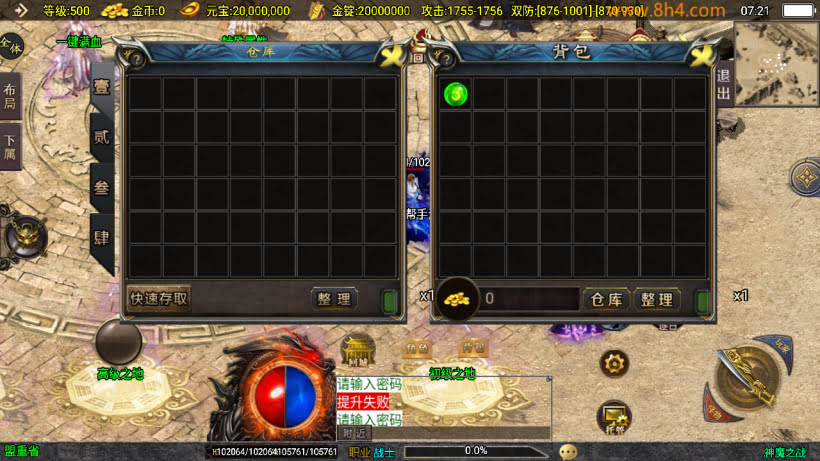Click the 仓库 button in the backpack
The width and height of the screenshot is (820, 461).
[x=606, y=299]
